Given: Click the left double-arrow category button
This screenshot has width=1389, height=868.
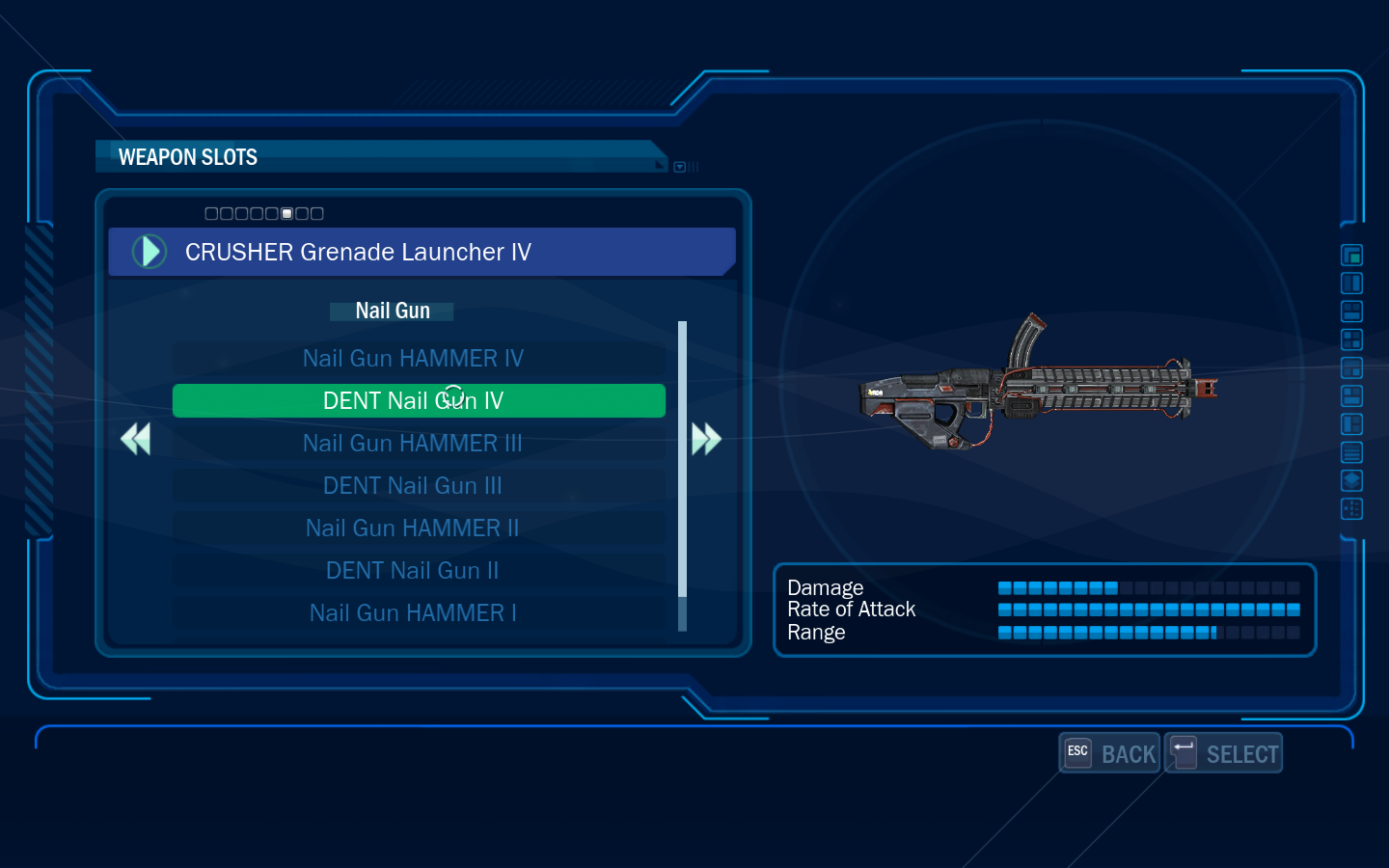Looking at the screenshot, I should 136,439.
